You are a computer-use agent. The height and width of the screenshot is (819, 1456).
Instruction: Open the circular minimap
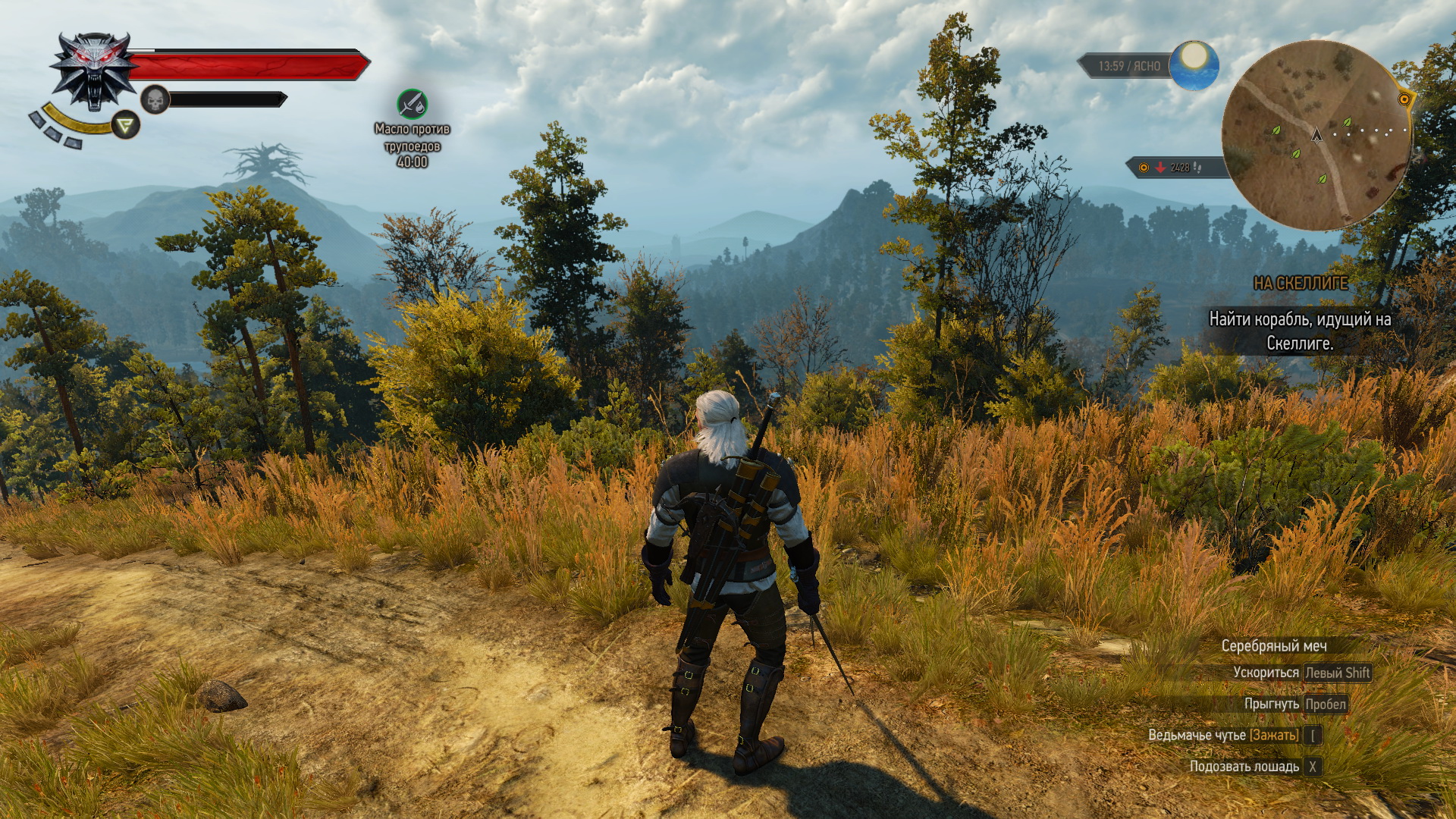point(1316,136)
